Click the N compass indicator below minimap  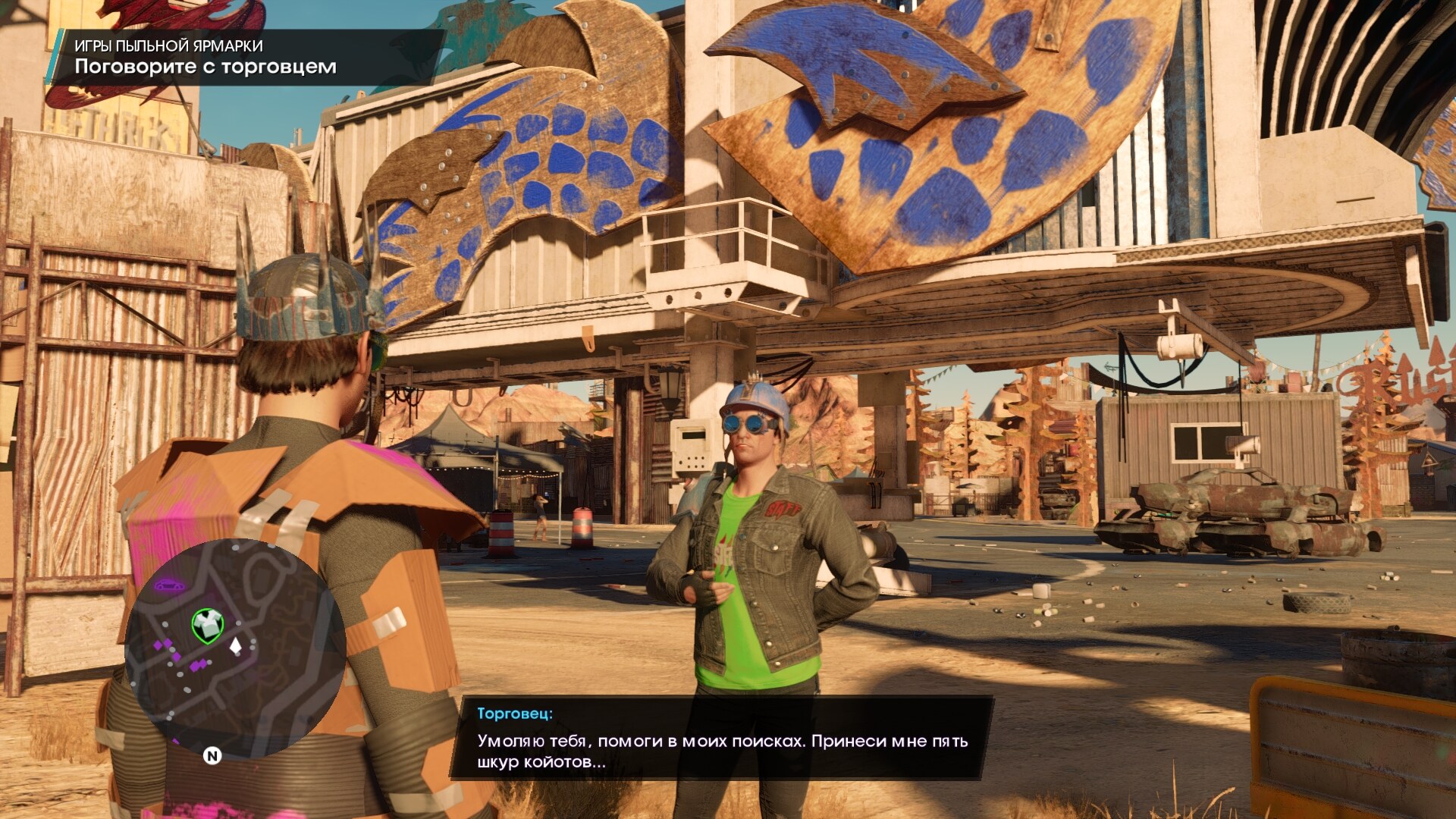tap(212, 755)
